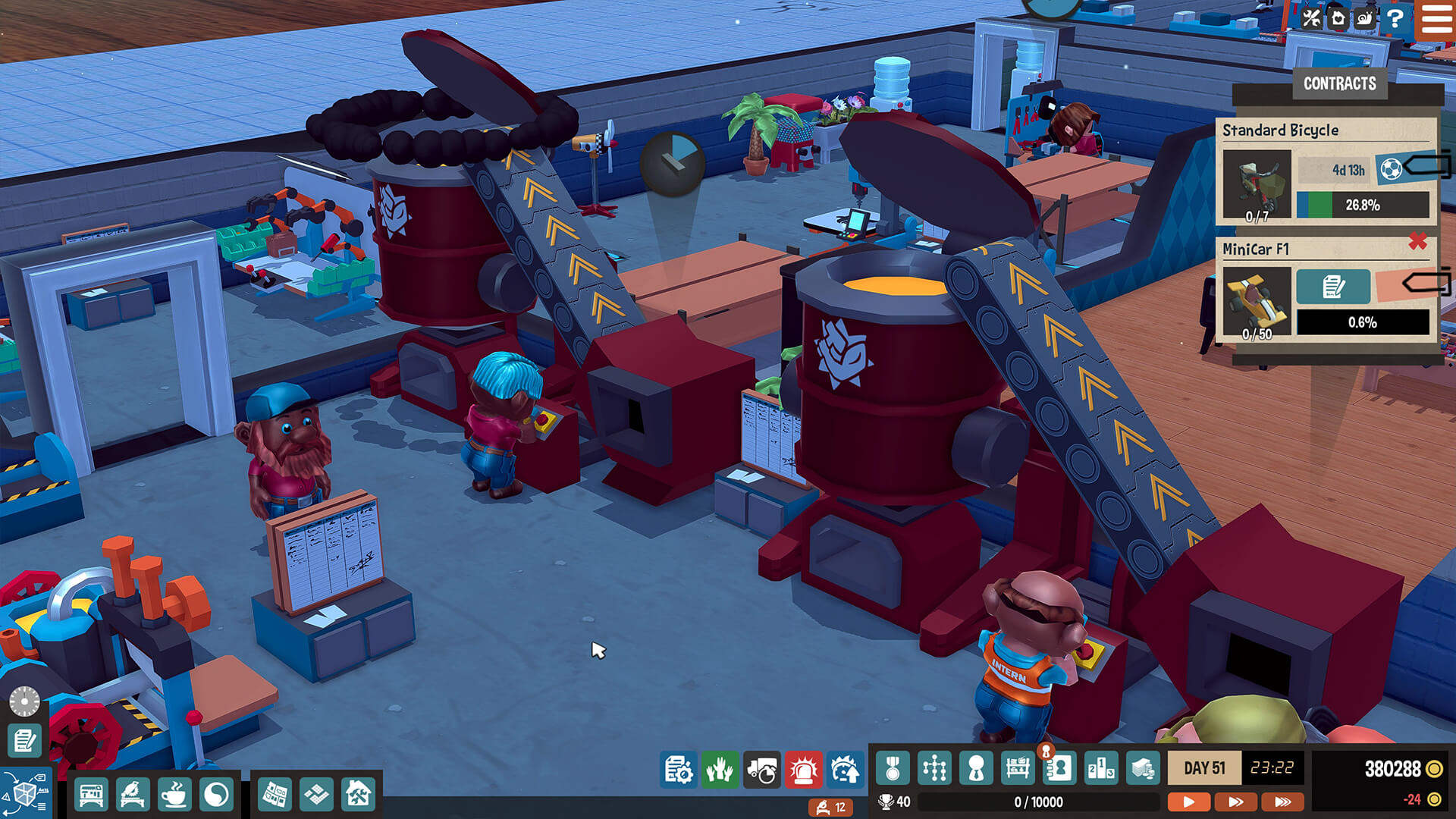The width and height of the screenshot is (1456, 819).
Task: Open the machine upgrade icon with flames
Action: [844, 768]
